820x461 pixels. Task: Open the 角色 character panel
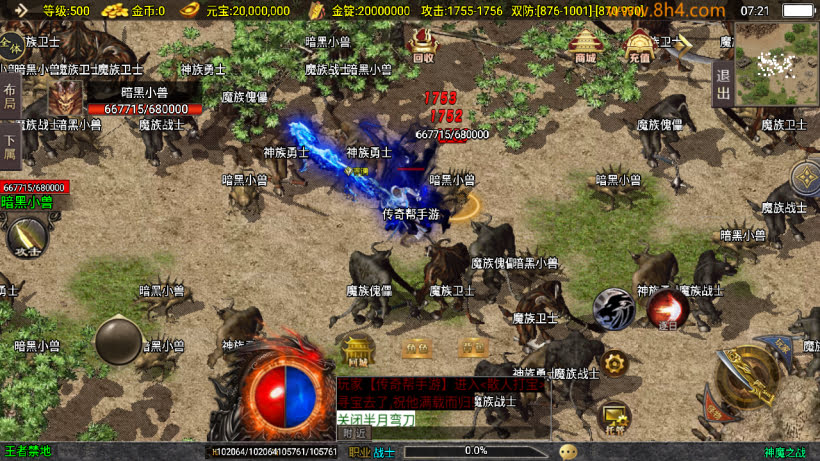pyautogui.click(x=415, y=348)
